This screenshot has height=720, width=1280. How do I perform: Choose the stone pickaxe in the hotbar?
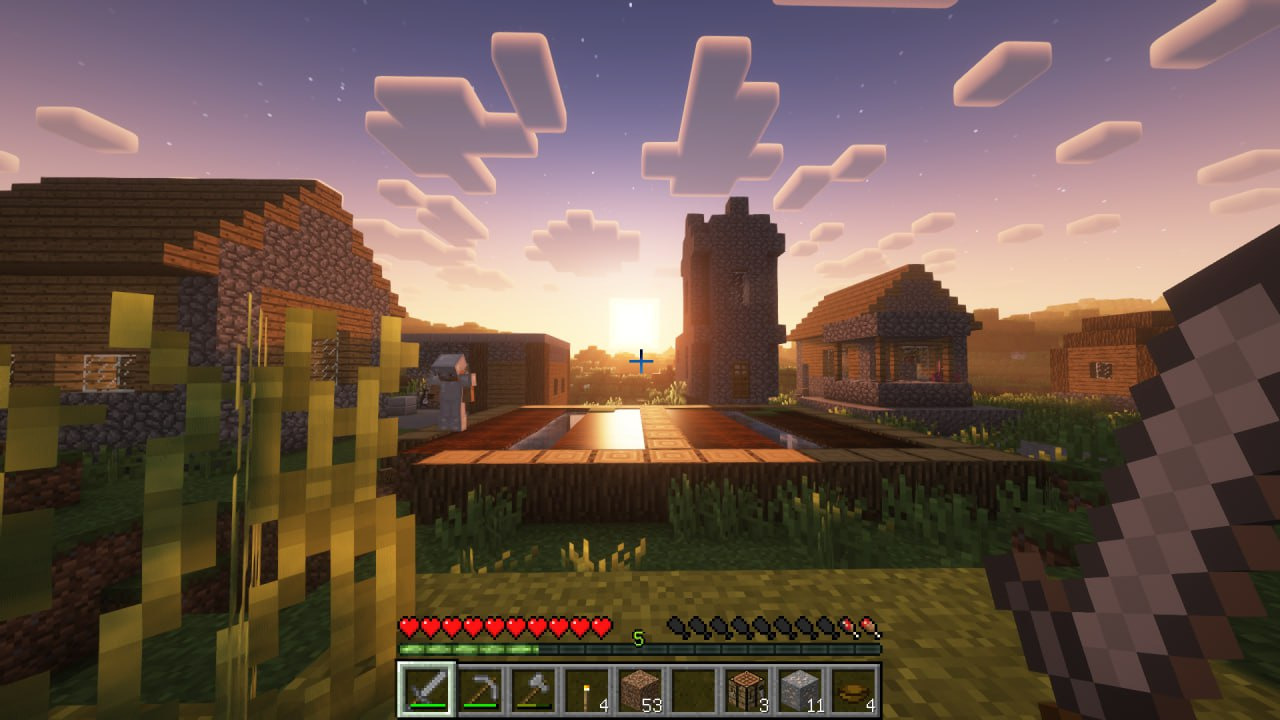click(x=480, y=689)
